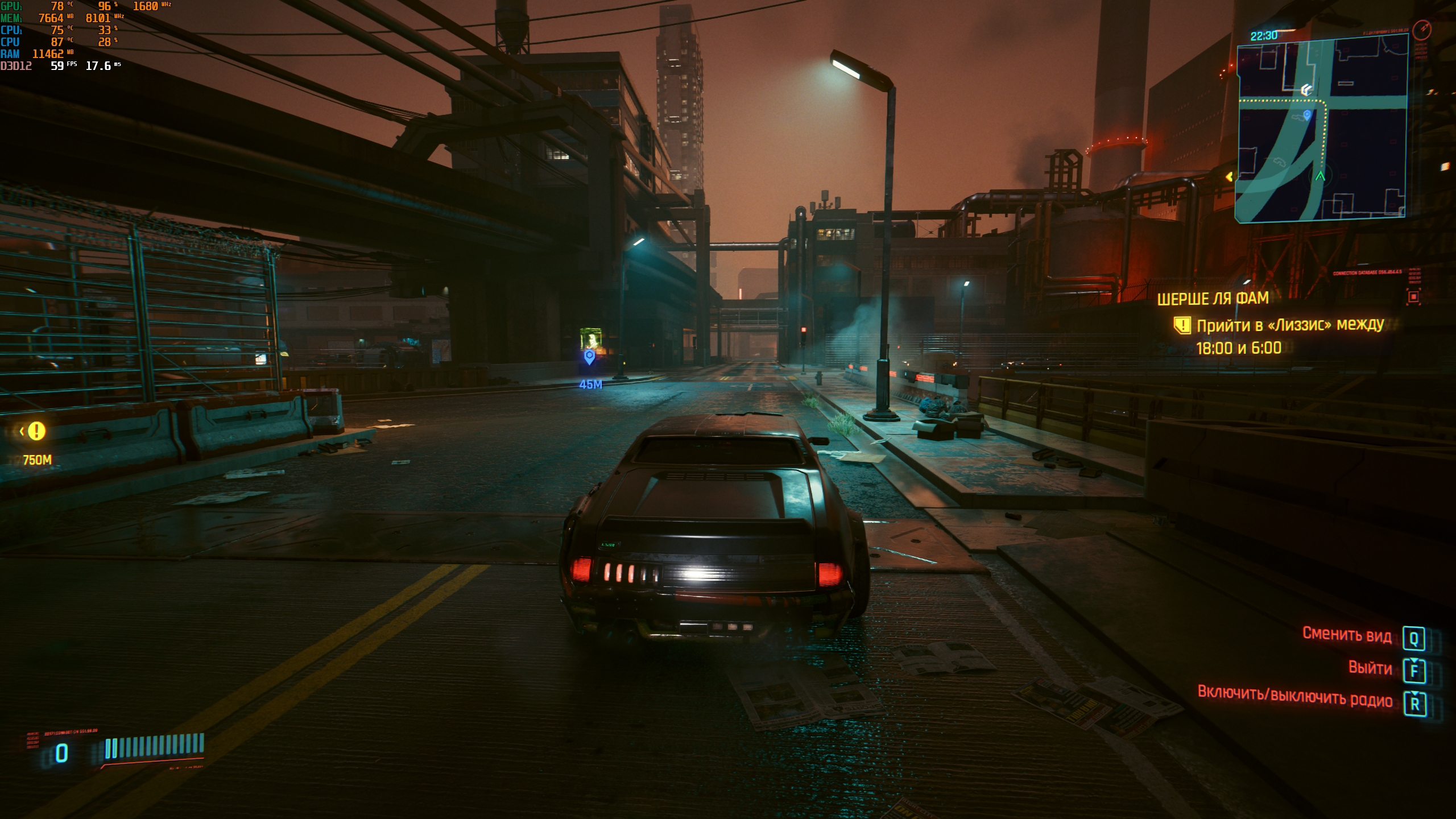This screenshot has width=1456, height=819.
Task: Click the green player arrow on minimap
Action: (1320, 176)
